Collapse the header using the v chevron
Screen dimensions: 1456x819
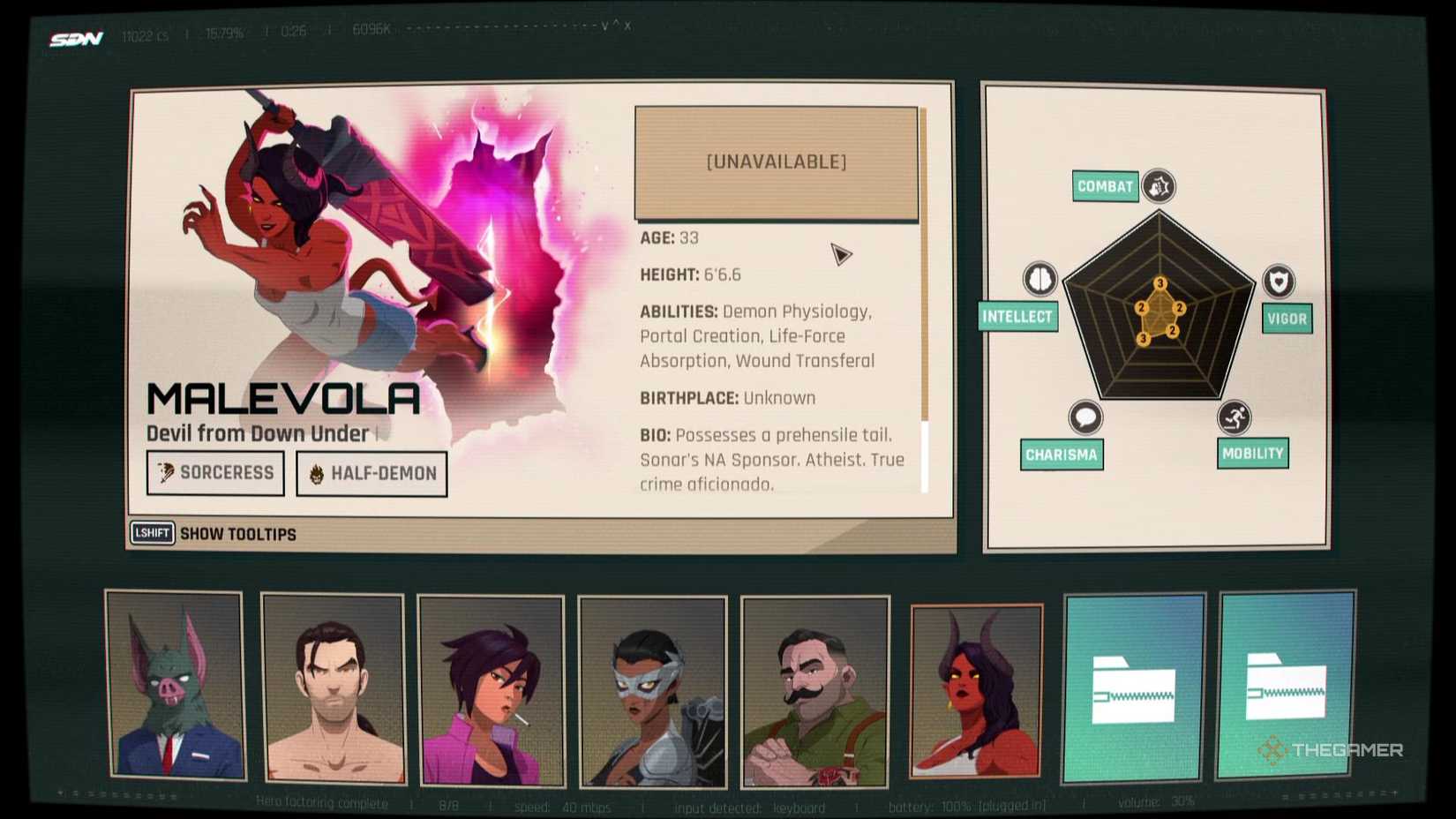click(x=604, y=26)
